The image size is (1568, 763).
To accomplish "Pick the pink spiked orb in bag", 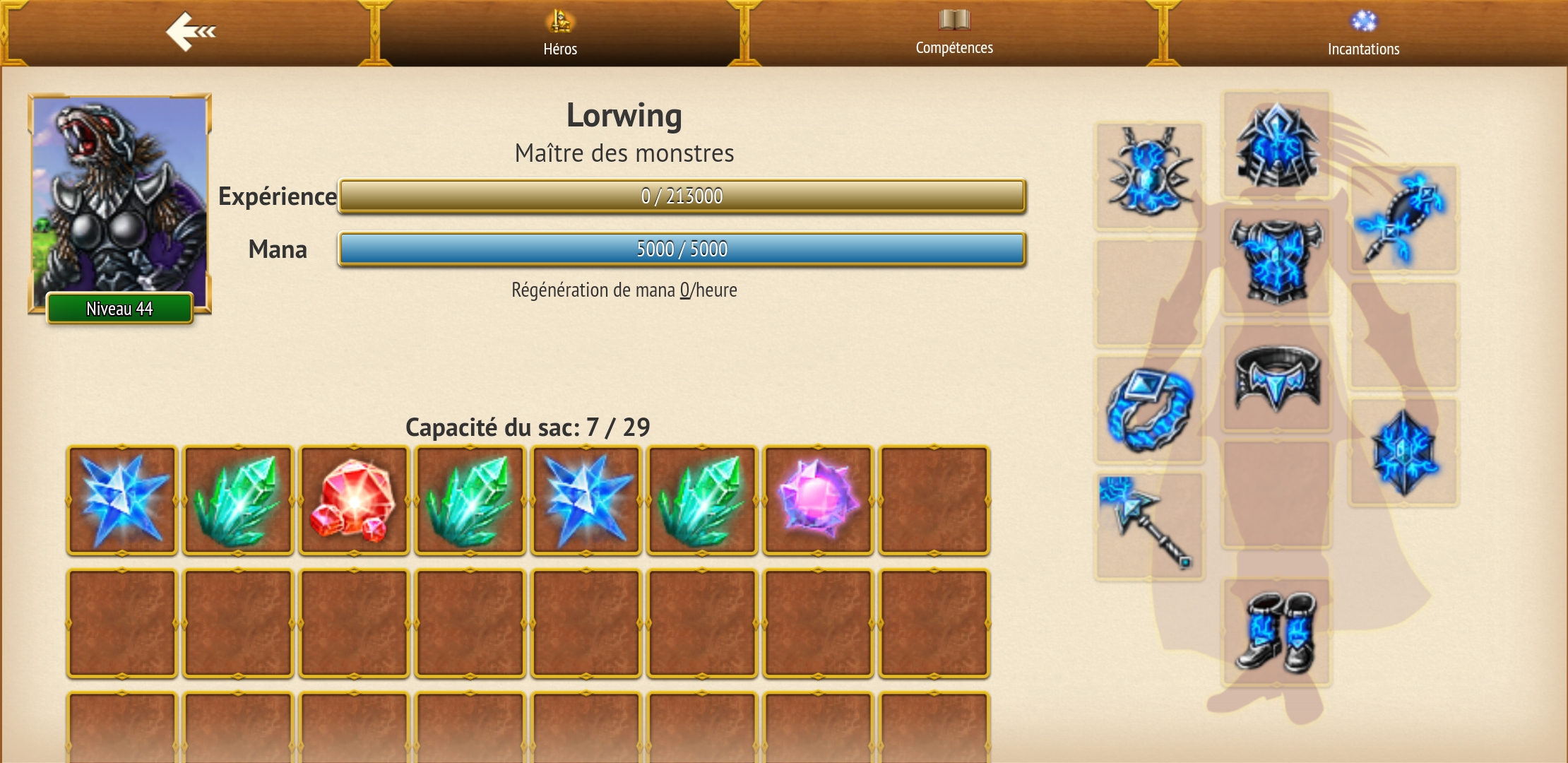I will coord(818,500).
